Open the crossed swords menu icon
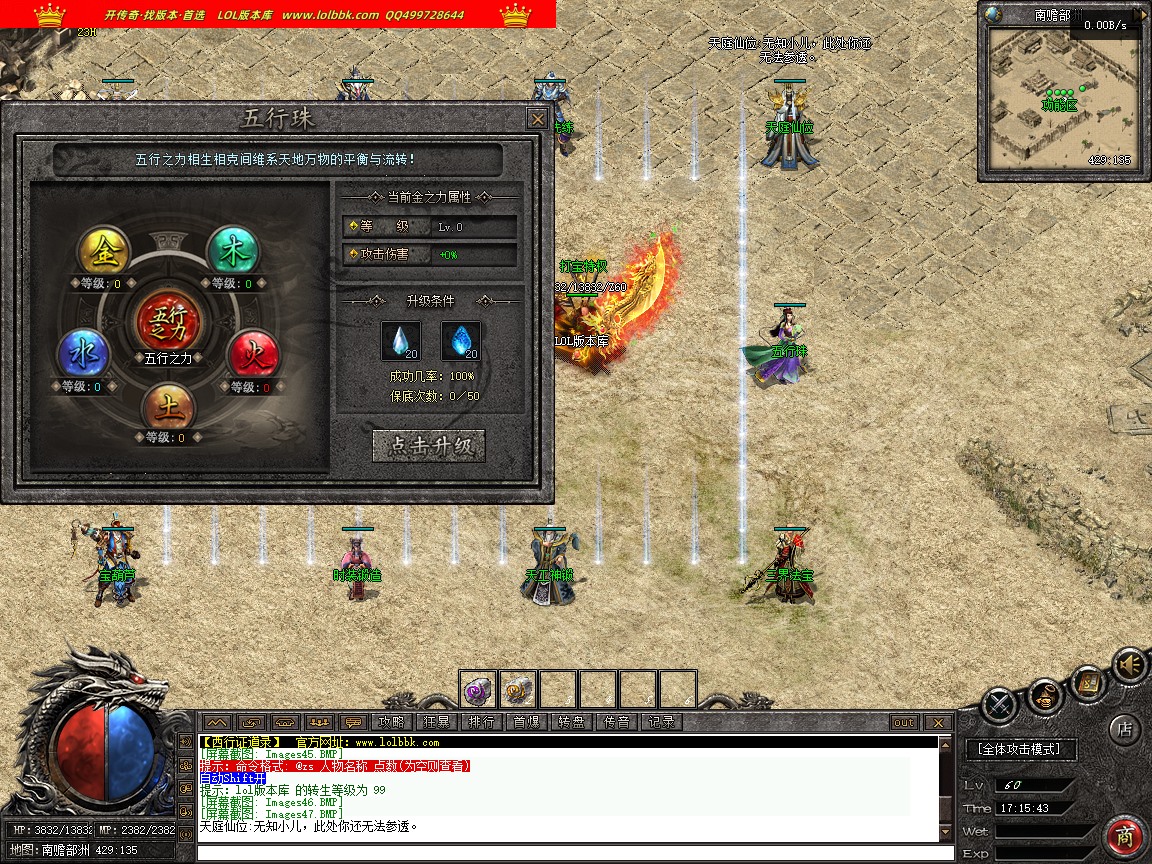This screenshot has width=1152, height=864. point(999,706)
